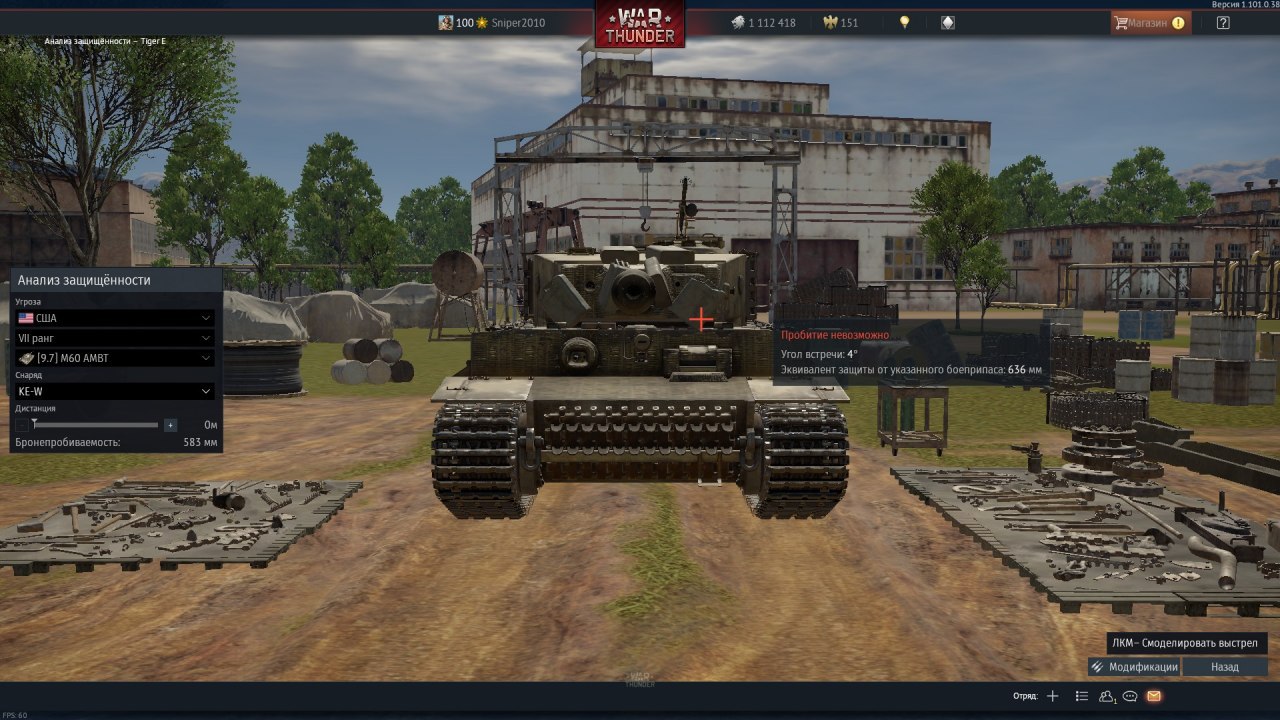Open the Модификации menu
The height and width of the screenshot is (720, 1280).
1134,667
